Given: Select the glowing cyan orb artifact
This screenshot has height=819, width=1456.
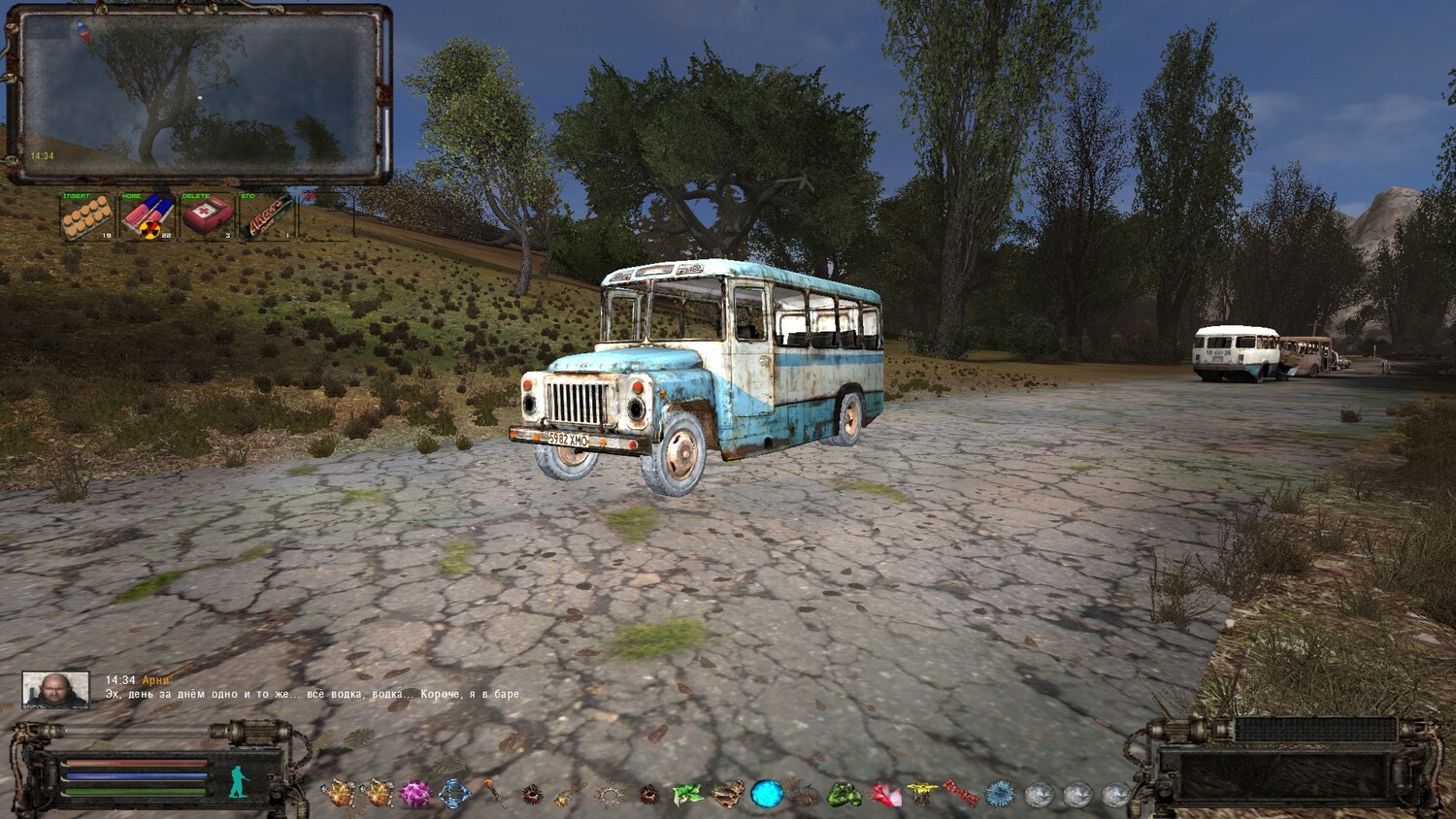Looking at the screenshot, I should tap(767, 794).
